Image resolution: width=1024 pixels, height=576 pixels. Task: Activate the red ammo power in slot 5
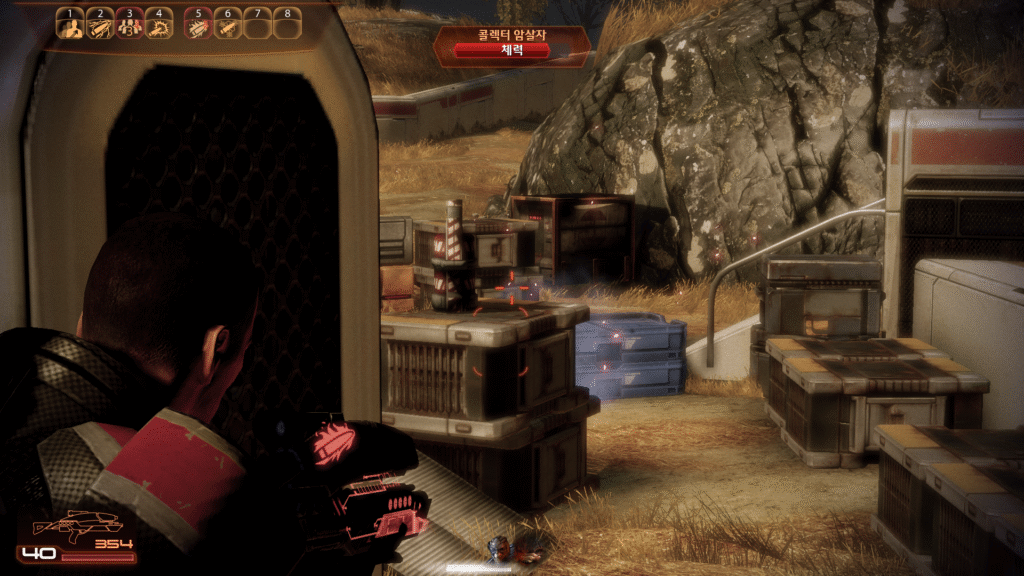click(x=199, y=26)
